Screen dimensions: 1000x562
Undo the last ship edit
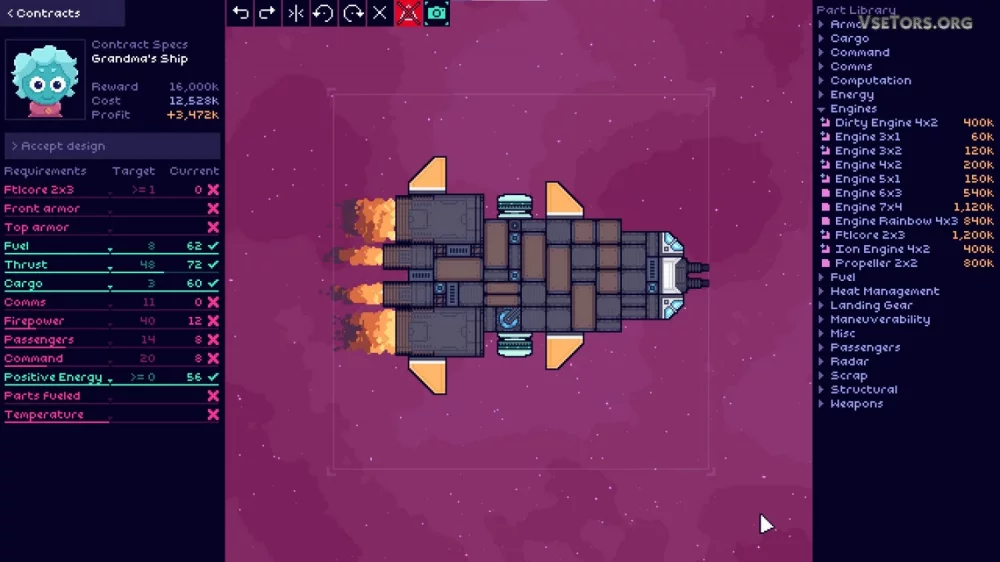(240, 13)
